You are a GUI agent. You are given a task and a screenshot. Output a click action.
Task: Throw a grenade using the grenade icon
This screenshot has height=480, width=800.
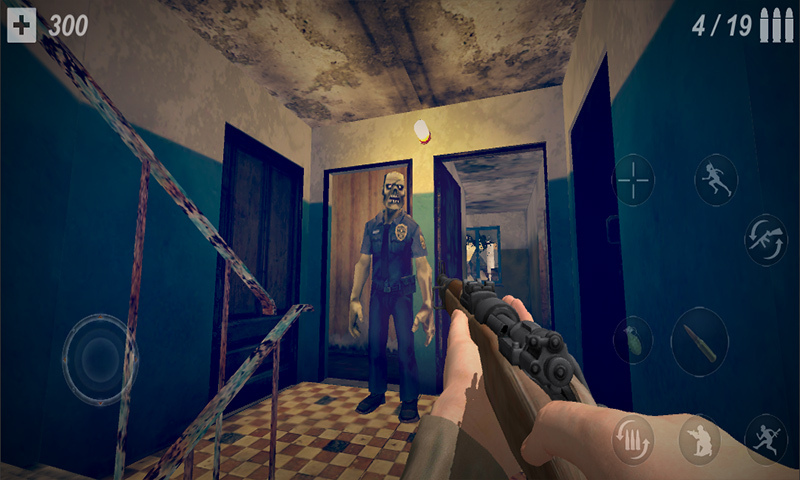(633, 340)
